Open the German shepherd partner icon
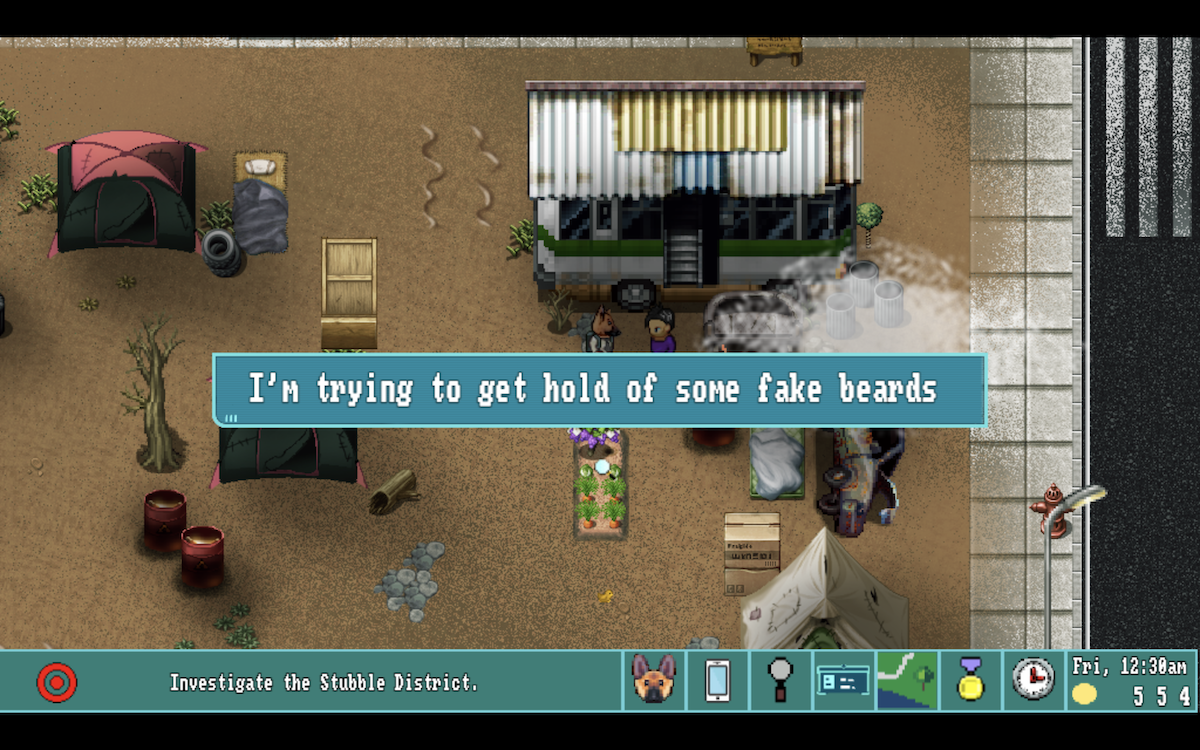The width and height of the screenshot is (1200, 750). (654, 681)
